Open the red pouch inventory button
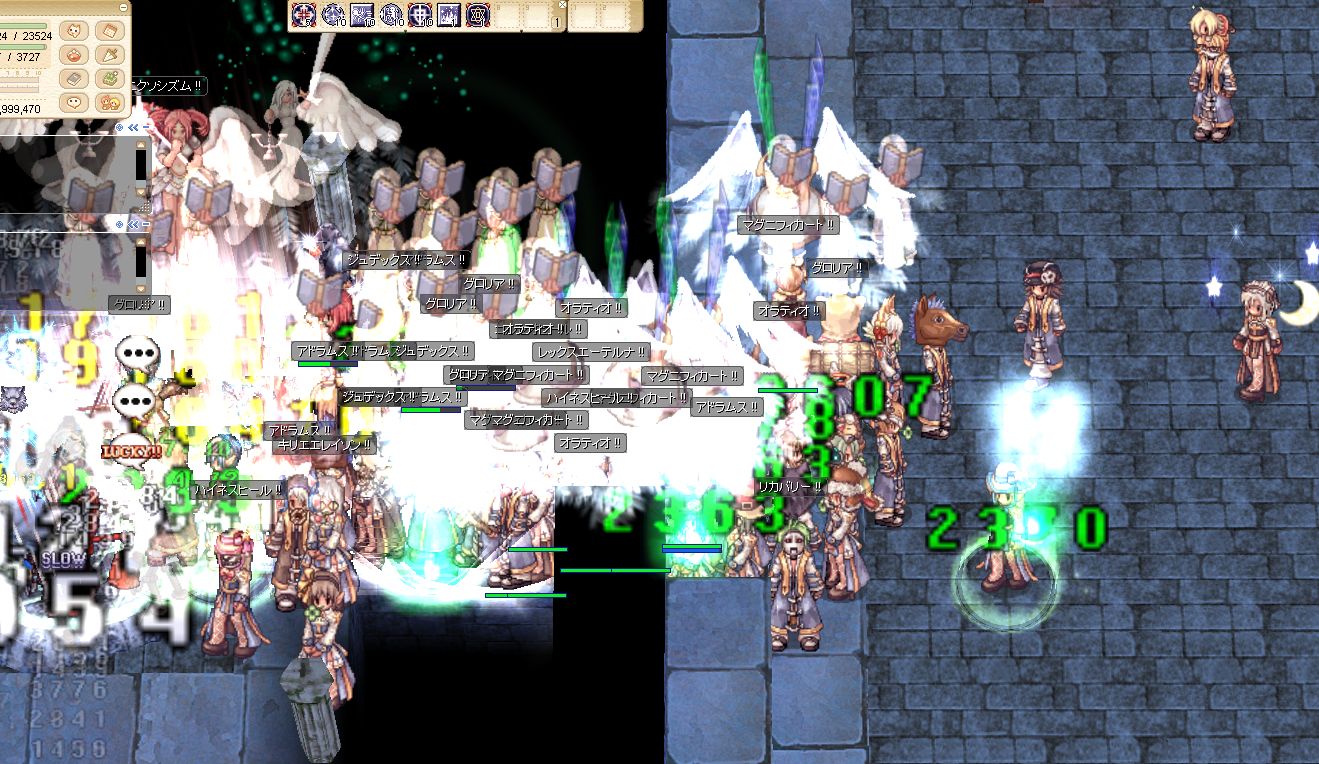The width and height of the screenshot is (1319, 764). (72, 55)
